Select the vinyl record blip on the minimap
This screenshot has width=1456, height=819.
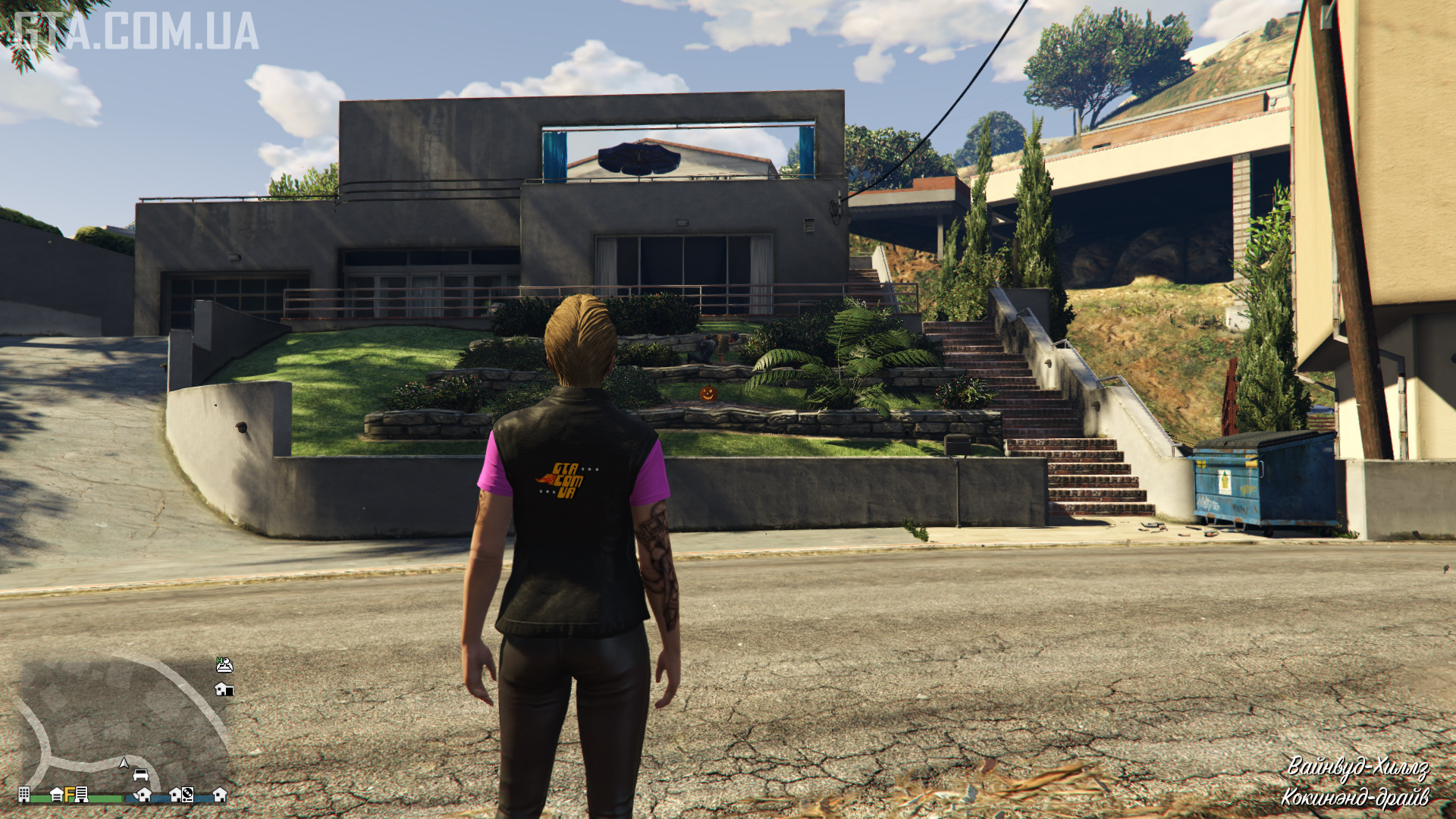click(x=187, y=795)
